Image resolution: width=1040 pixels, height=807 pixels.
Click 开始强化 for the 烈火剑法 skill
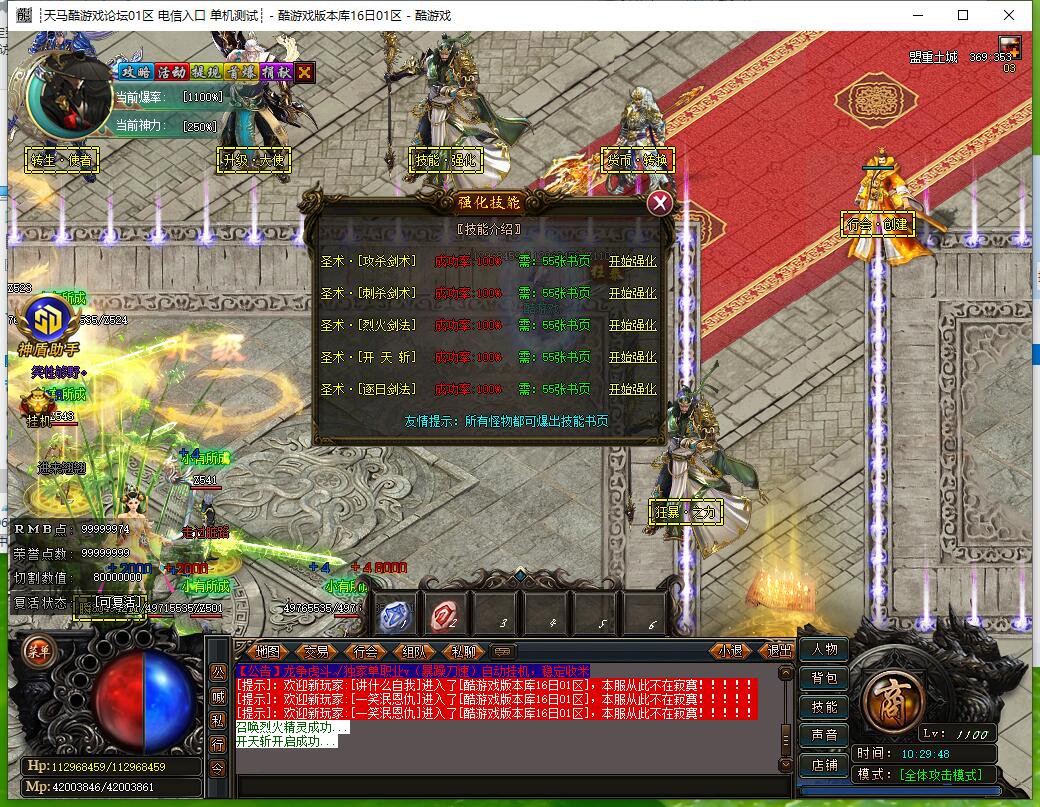[632, 325]
